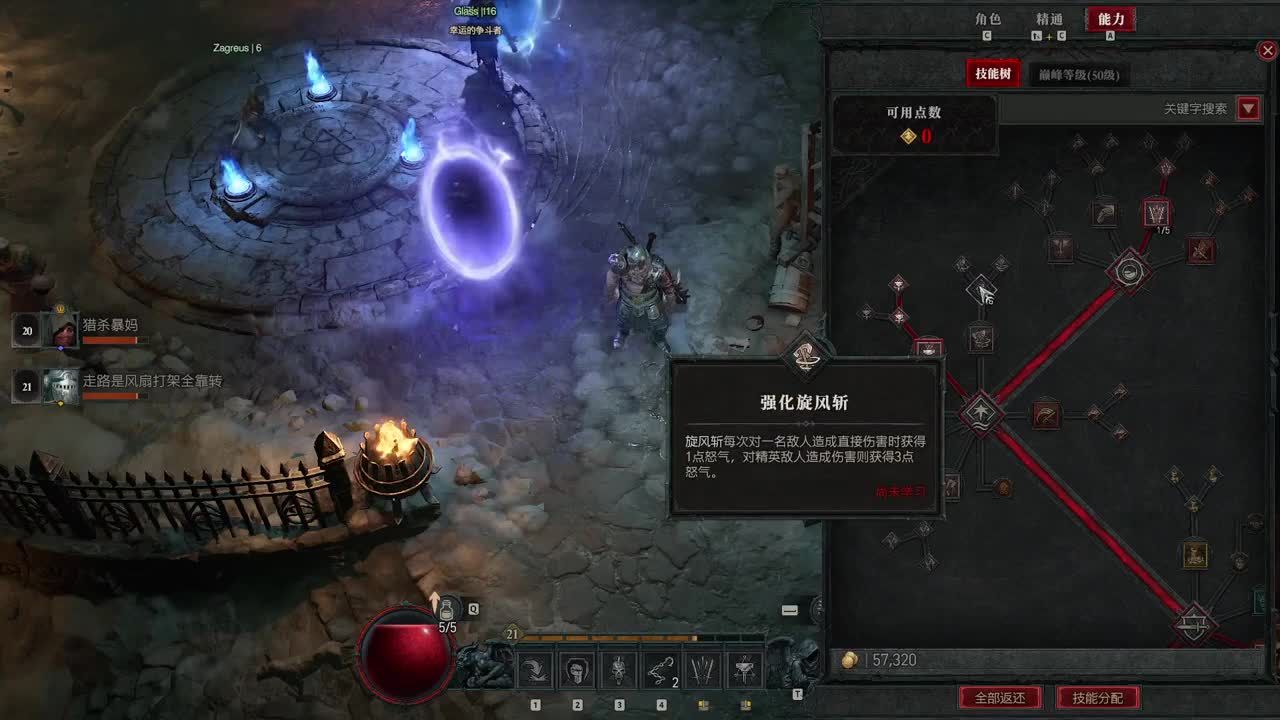Click the throwing knives skill on the action bar
The height and width of the screenshot is (720, 1280).
702,668
